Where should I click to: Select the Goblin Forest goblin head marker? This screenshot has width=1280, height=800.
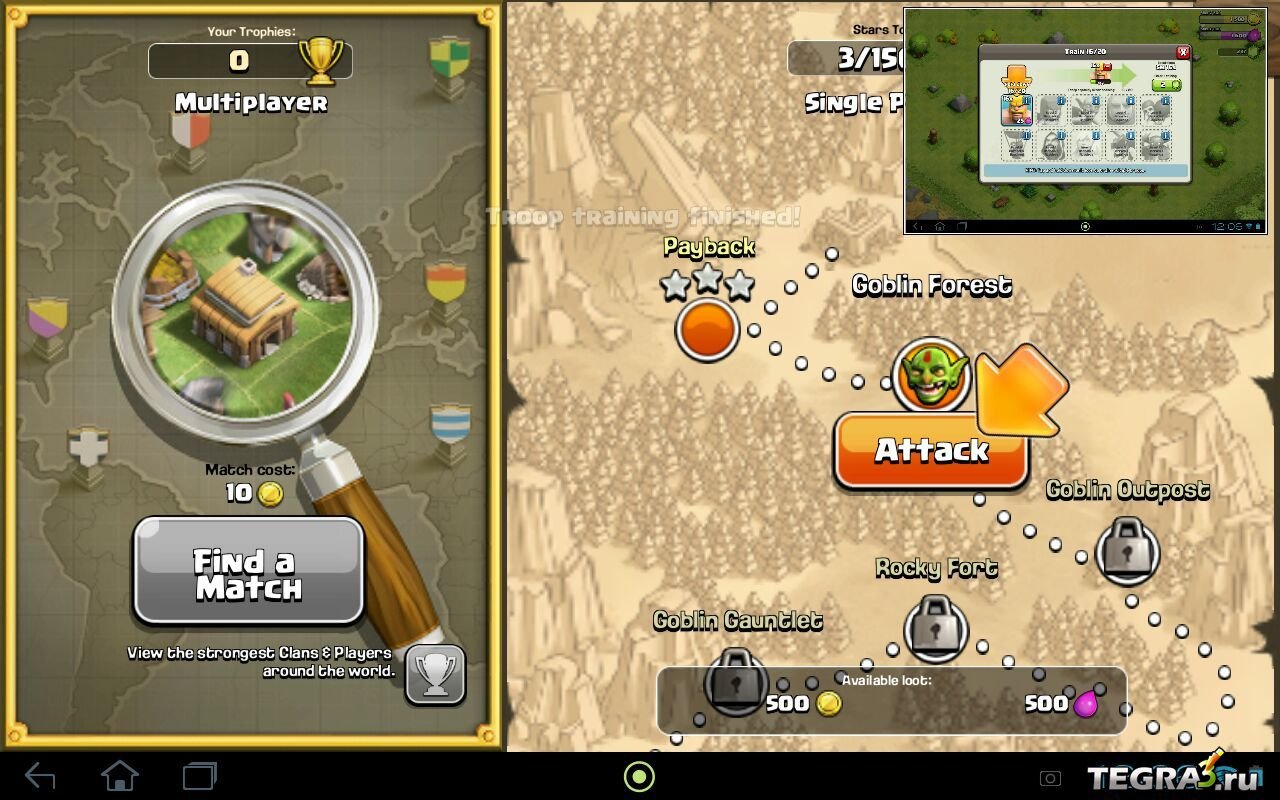(931, 375)
